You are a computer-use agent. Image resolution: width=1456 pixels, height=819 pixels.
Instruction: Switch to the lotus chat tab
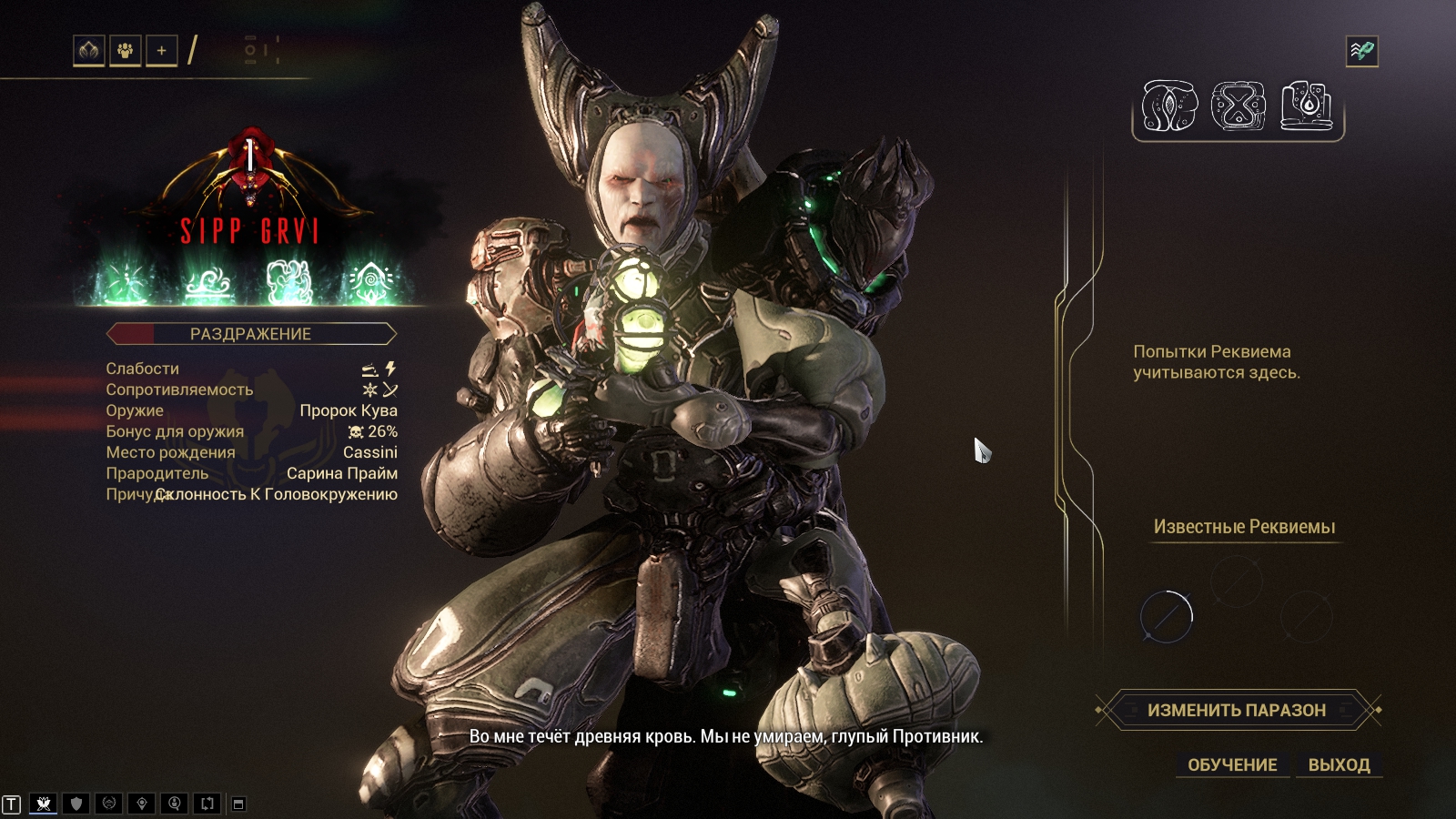coord(43,804)
